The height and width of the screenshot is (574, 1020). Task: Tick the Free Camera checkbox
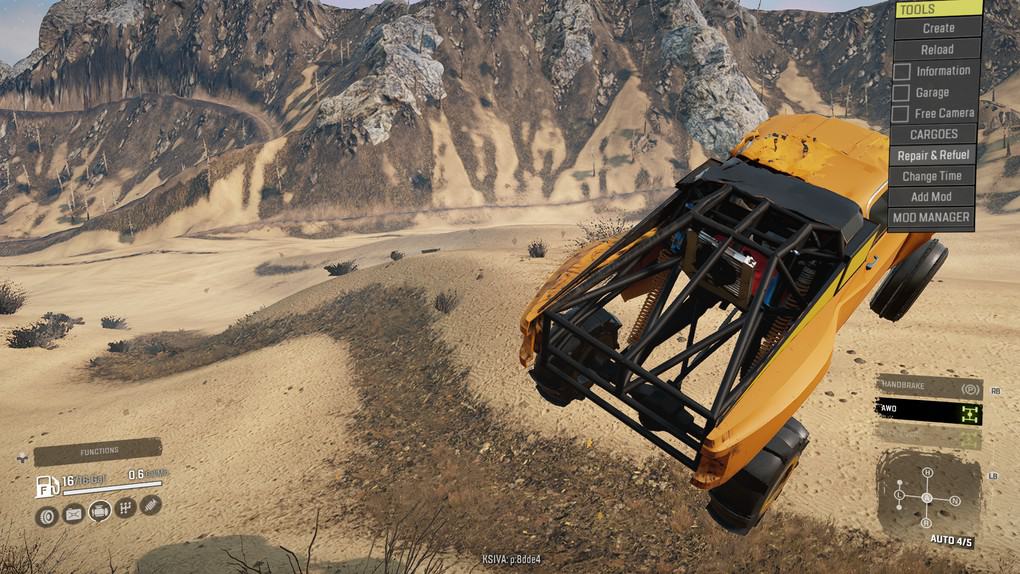click(901, 114)
